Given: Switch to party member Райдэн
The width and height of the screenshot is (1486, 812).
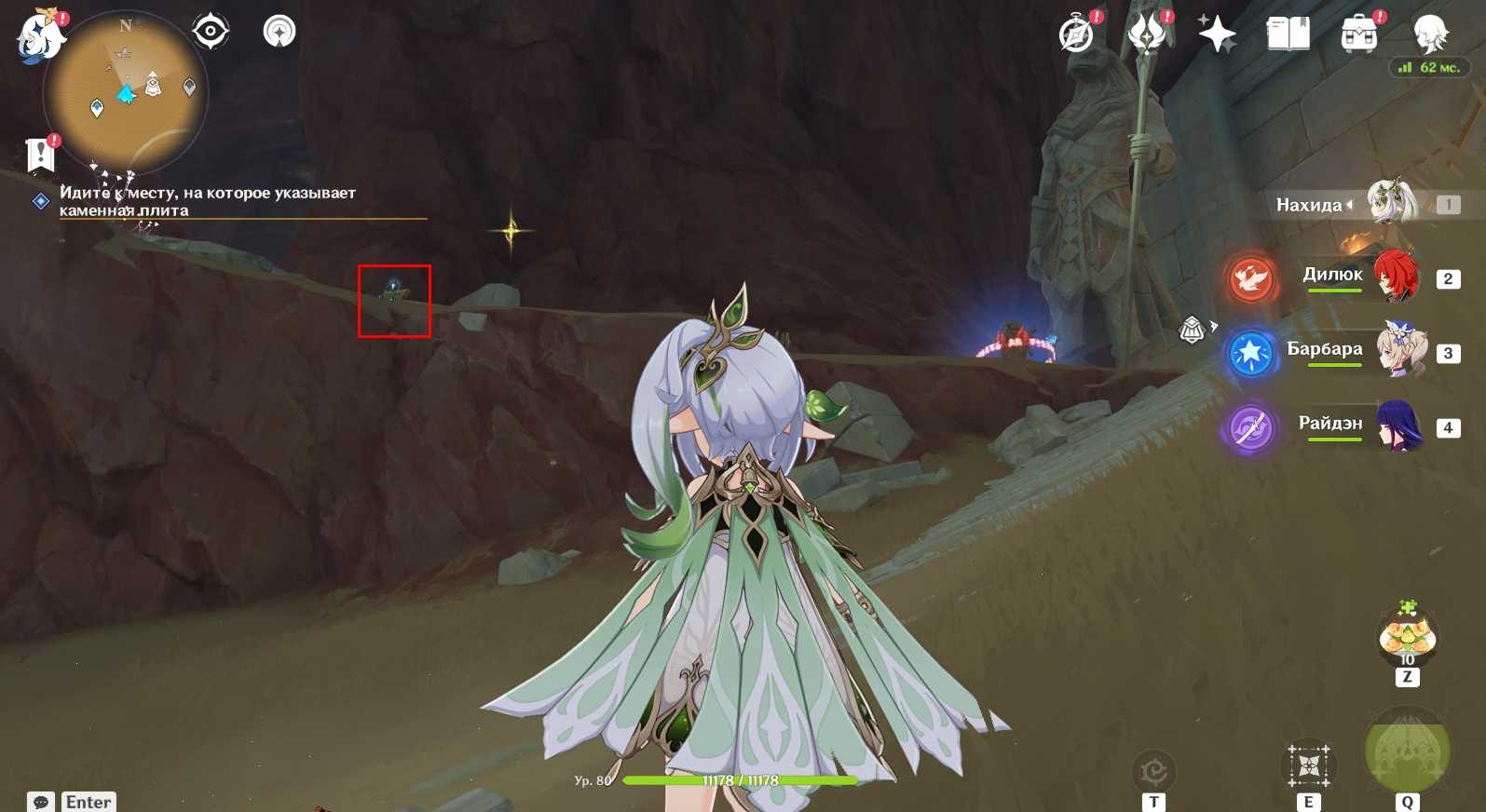Looking at the screenshot, I should (x=1397, y=426).
